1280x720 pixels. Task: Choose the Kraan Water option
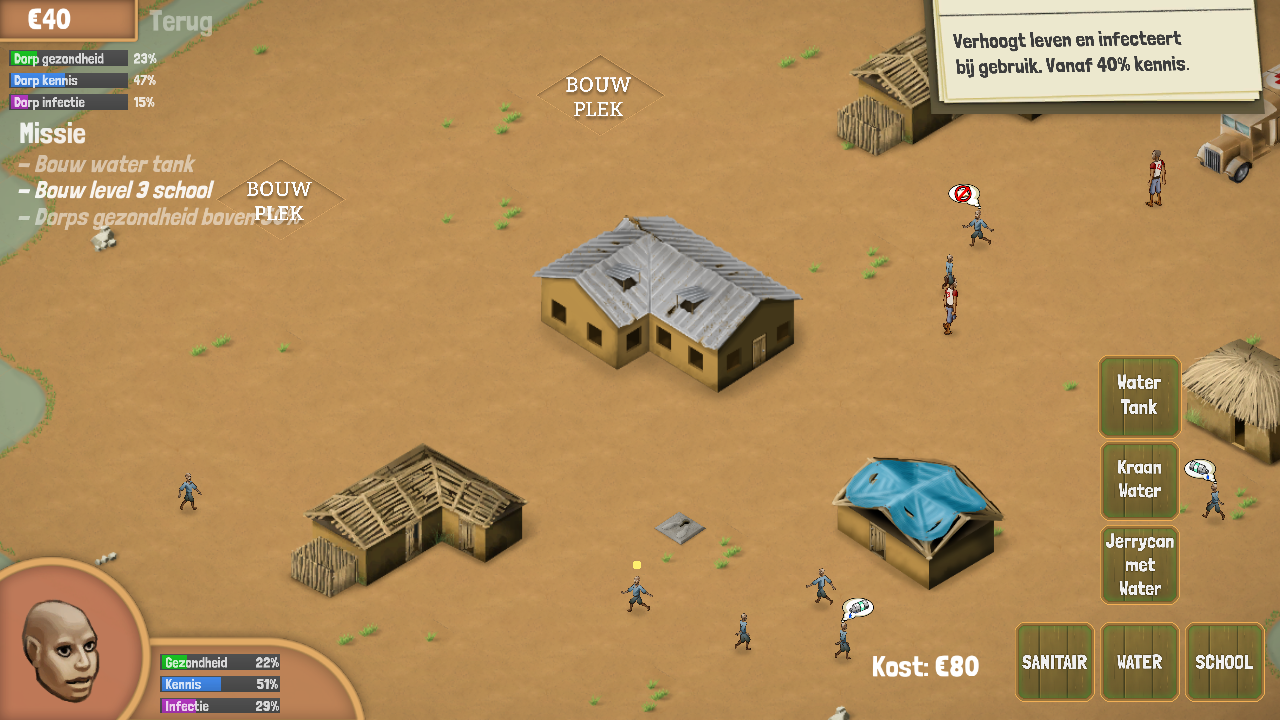1139,480
